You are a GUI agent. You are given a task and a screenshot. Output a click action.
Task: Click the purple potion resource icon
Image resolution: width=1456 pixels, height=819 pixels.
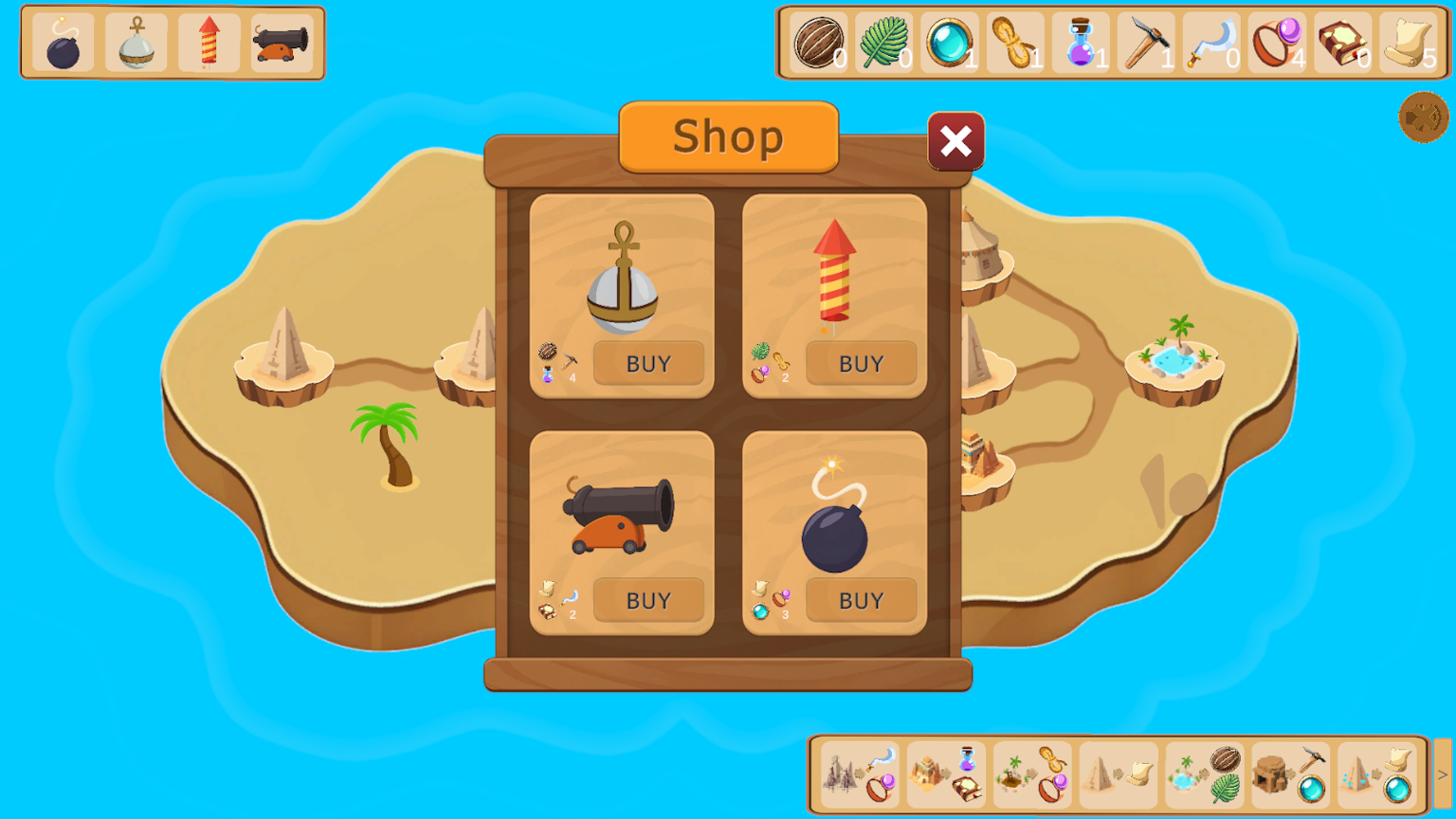tap(1081, 42)
